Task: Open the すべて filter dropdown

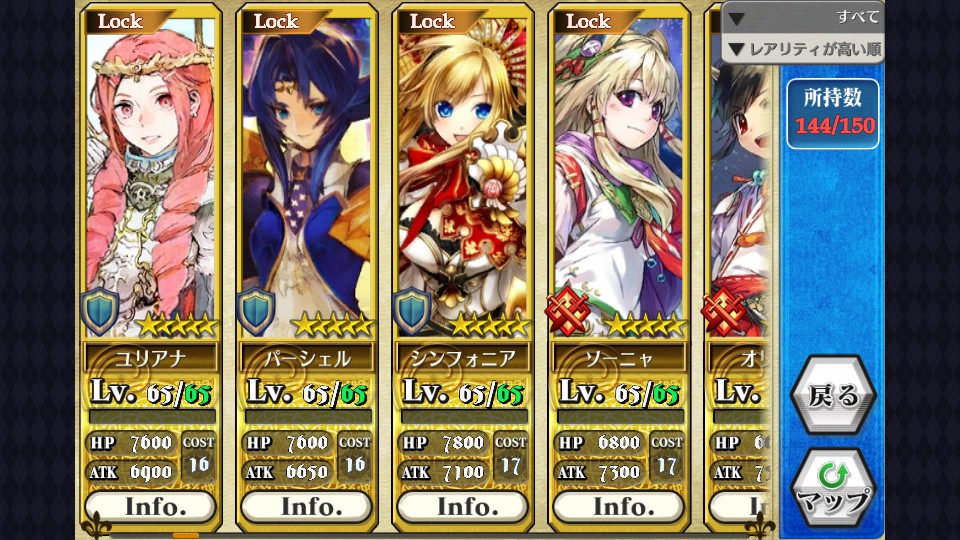Action: pos(803,18)
